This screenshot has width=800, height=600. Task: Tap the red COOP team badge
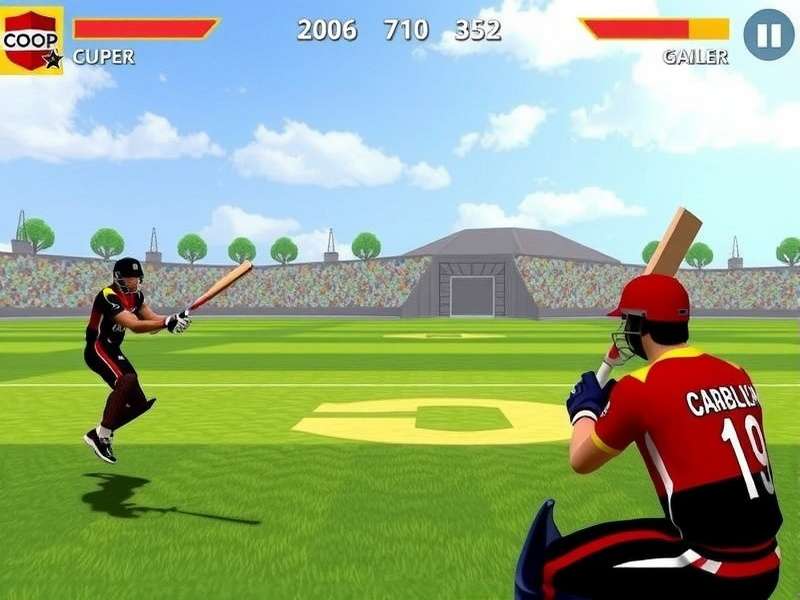pyautogui.click(x=30, y=40)
